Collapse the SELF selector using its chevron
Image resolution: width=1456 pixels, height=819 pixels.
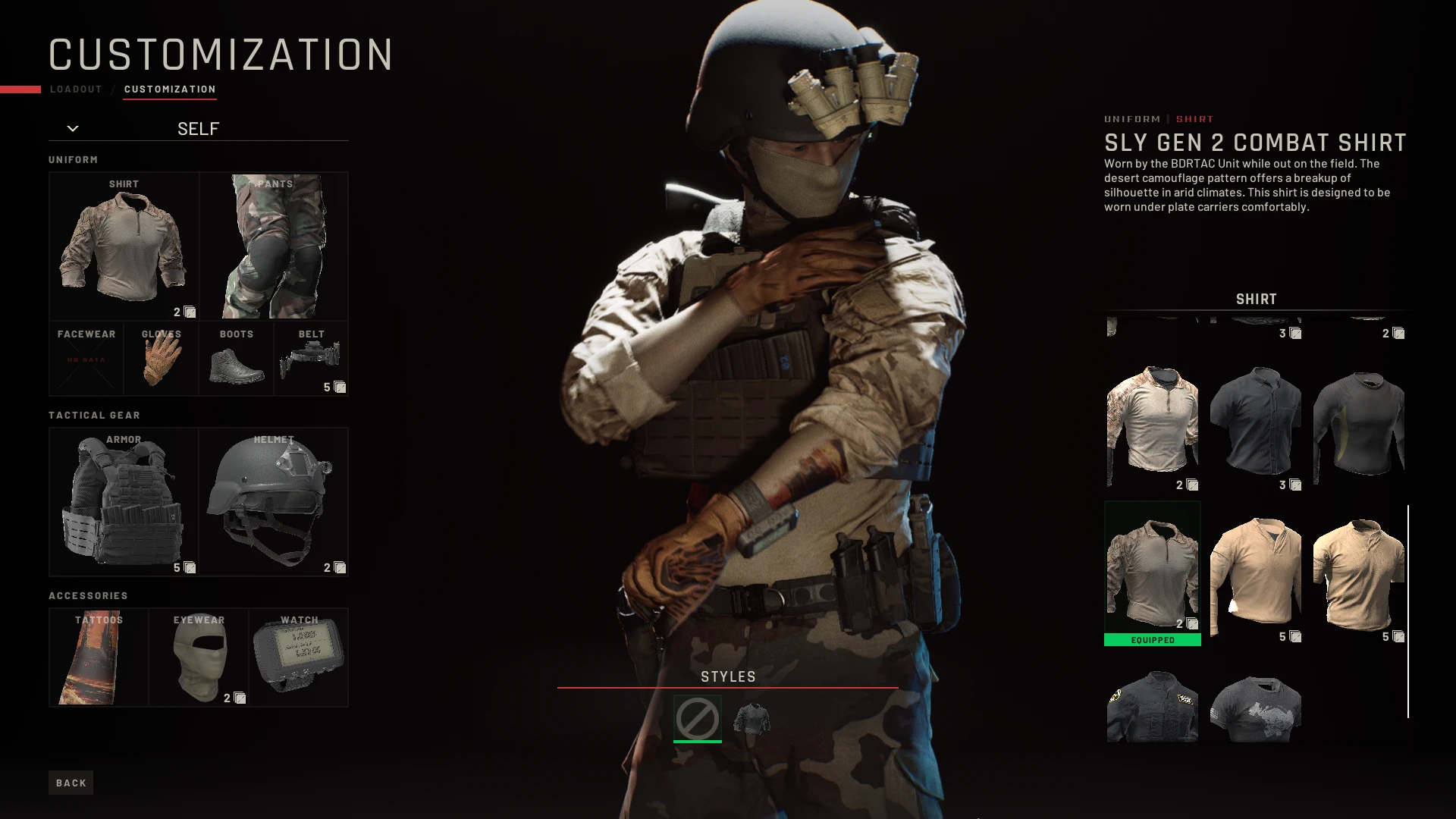[73, 127]
